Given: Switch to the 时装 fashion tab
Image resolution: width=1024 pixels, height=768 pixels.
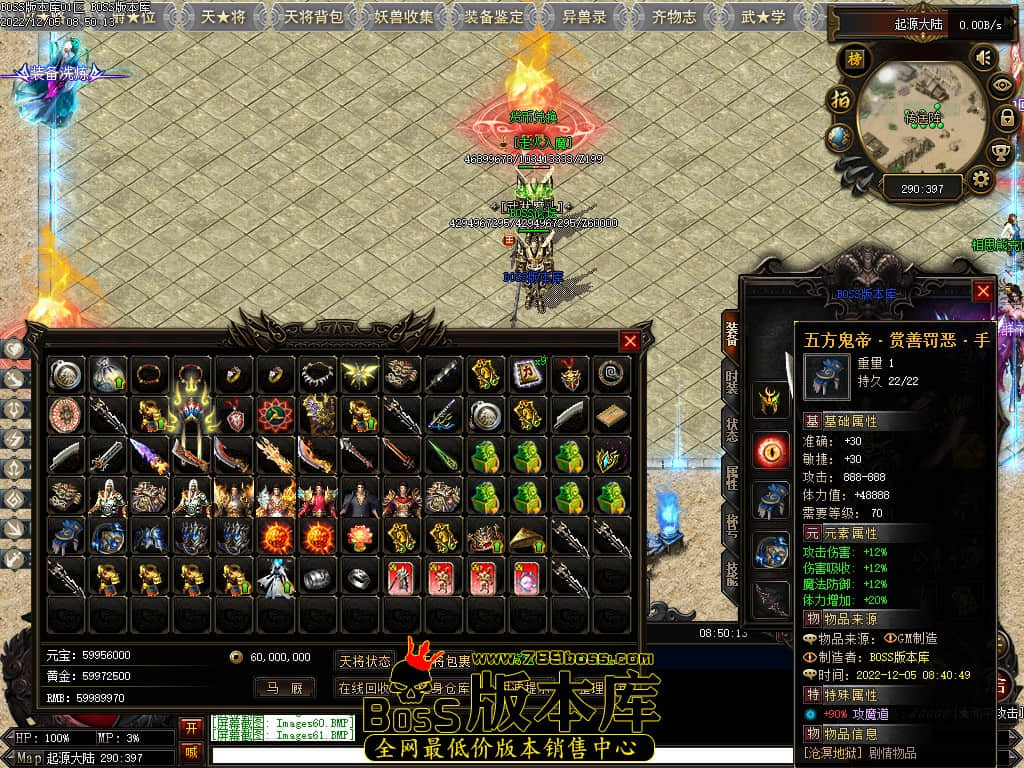Looking at the screenshot, I should (732, 385).
